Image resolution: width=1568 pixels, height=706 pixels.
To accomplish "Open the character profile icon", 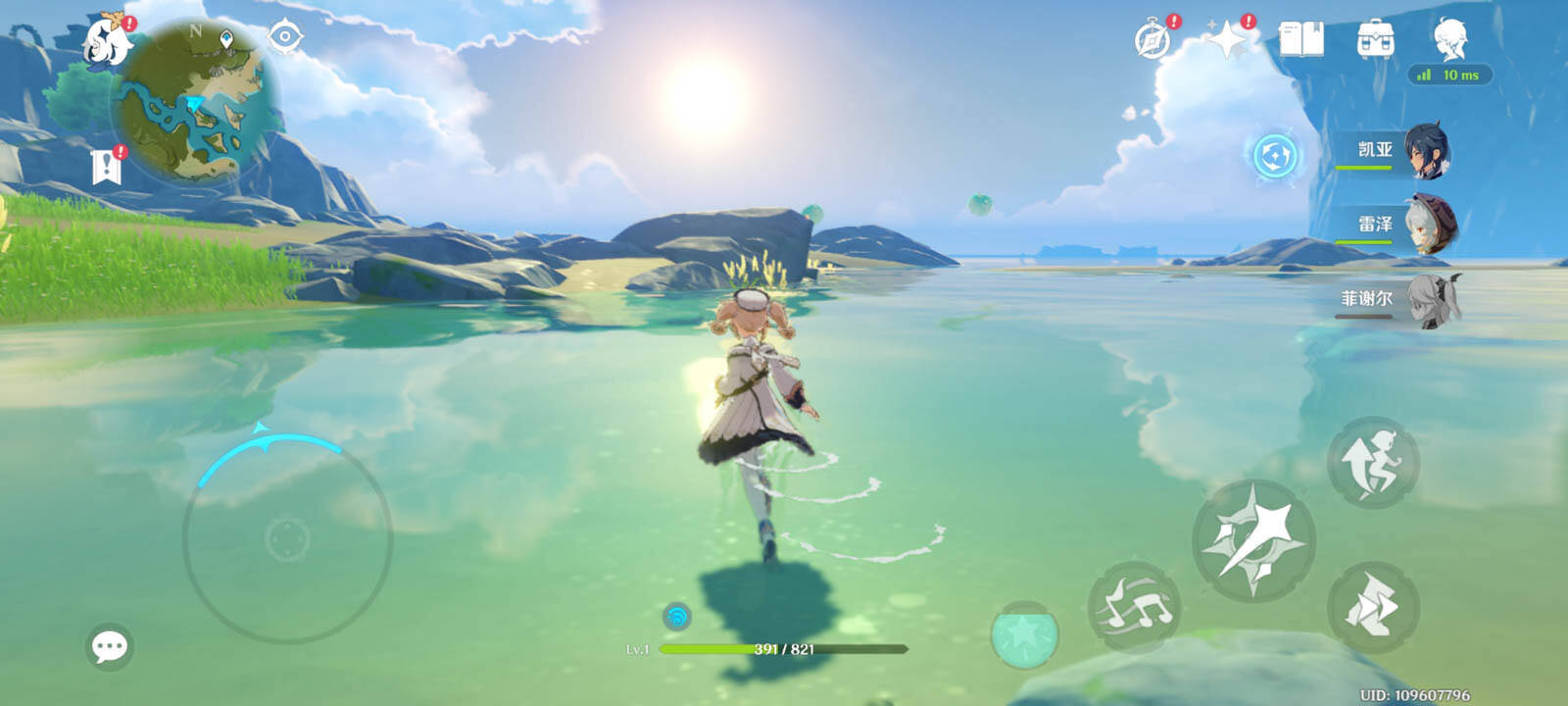I will [x=1450, y=40].
